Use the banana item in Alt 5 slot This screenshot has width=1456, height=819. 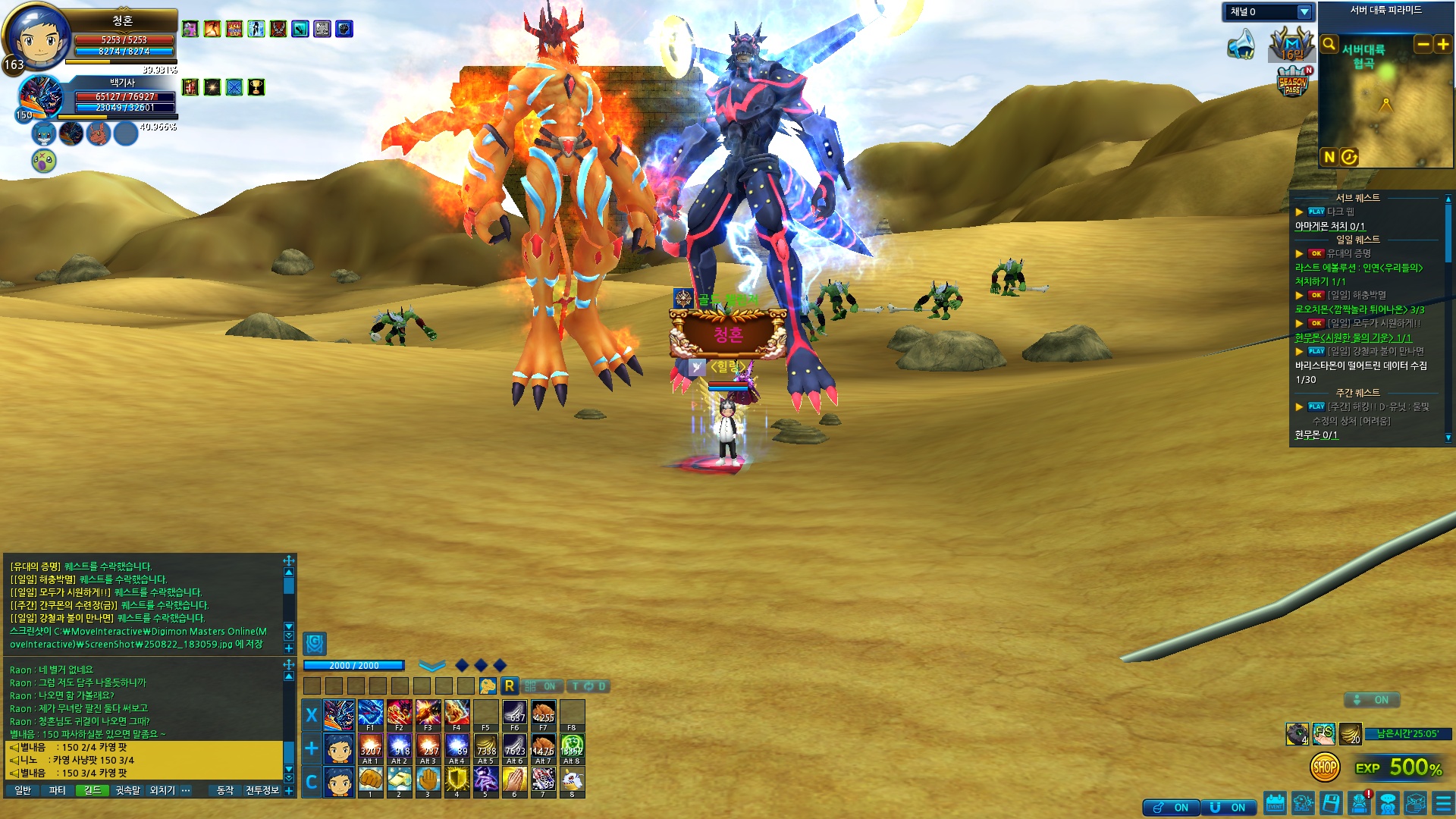coord(485,747)
